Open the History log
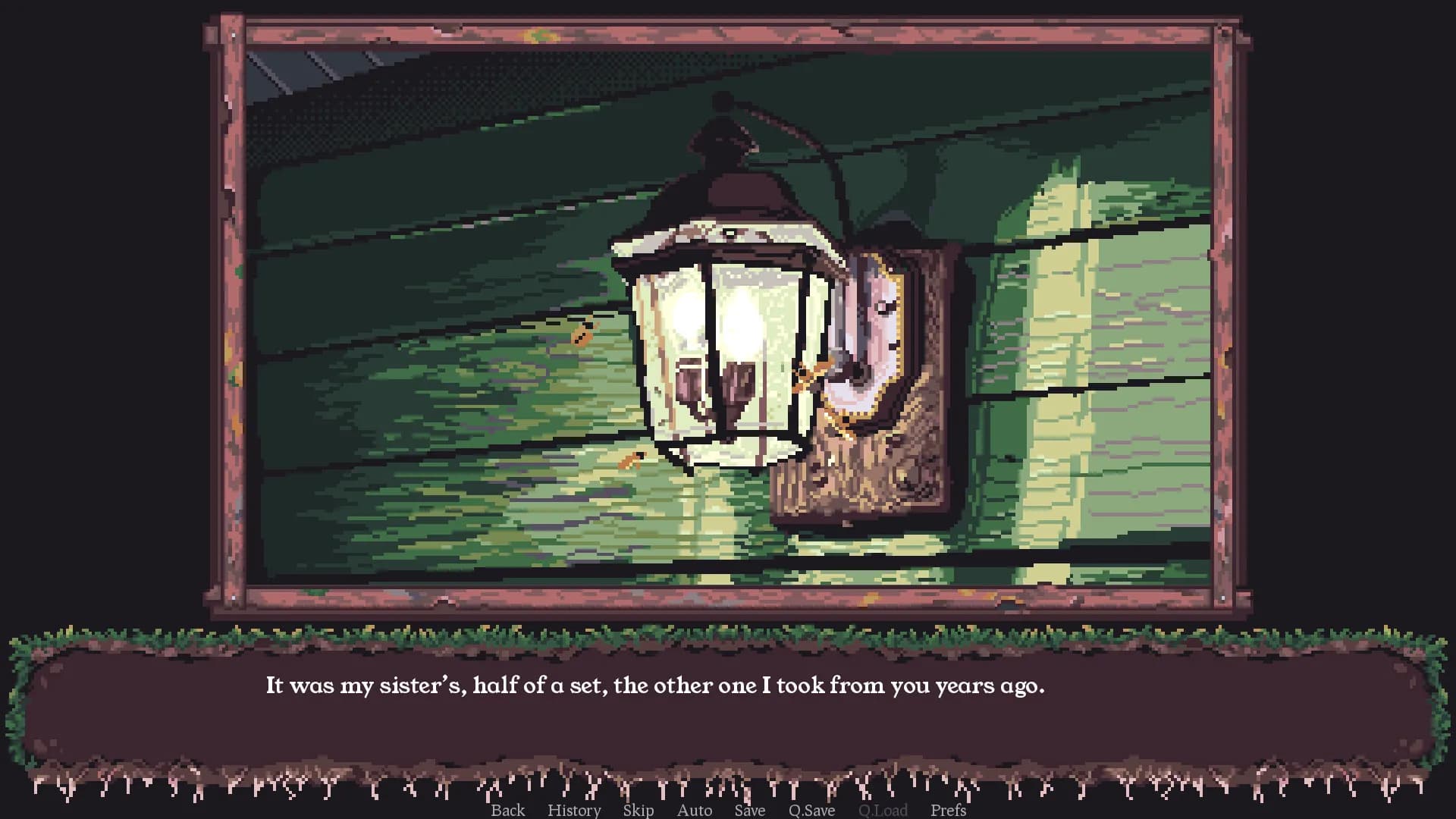This screenshot has height=819, width=1456. tap(574, 810)
